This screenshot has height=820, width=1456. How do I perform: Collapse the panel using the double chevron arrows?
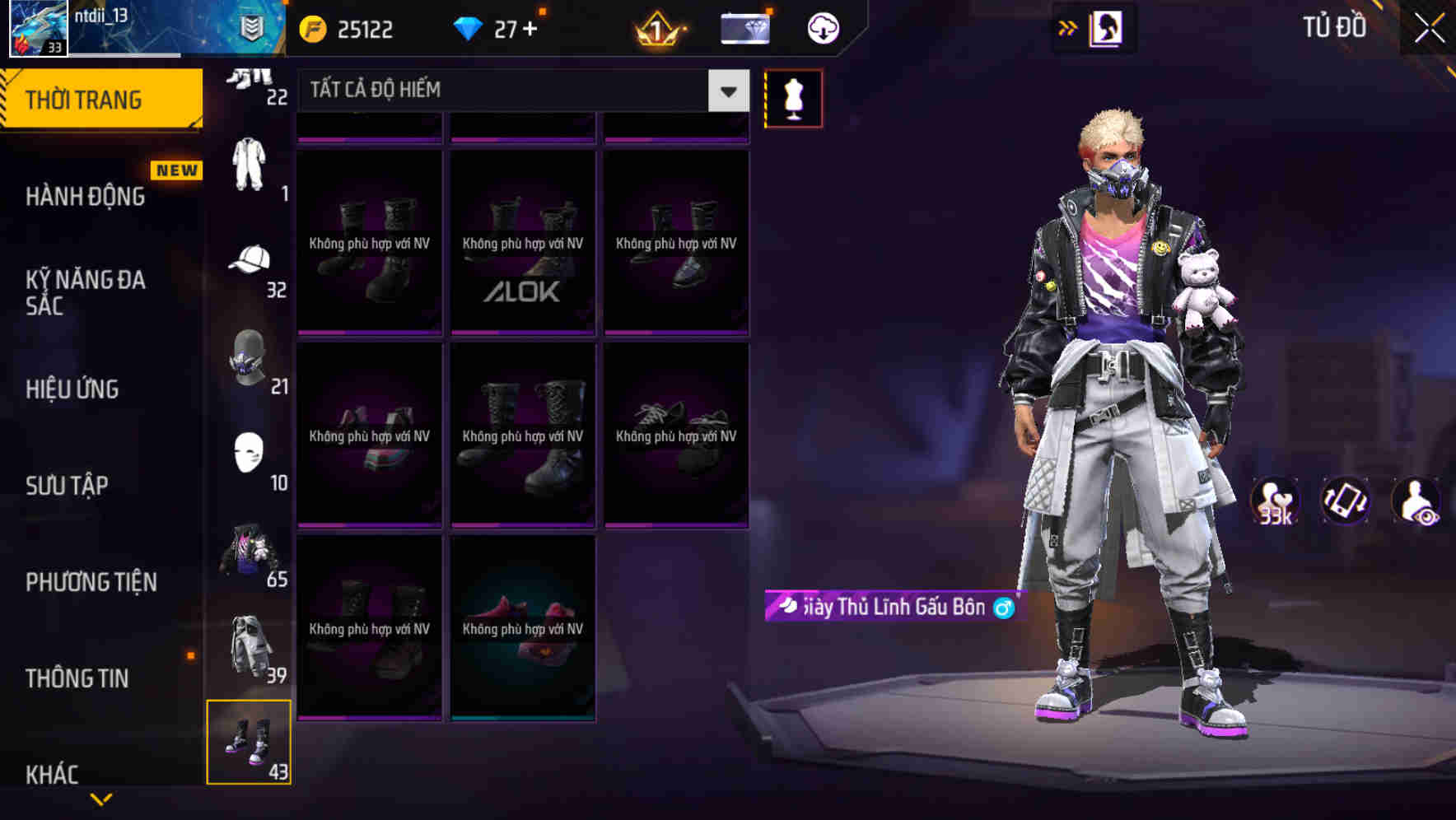(1068, 27)
